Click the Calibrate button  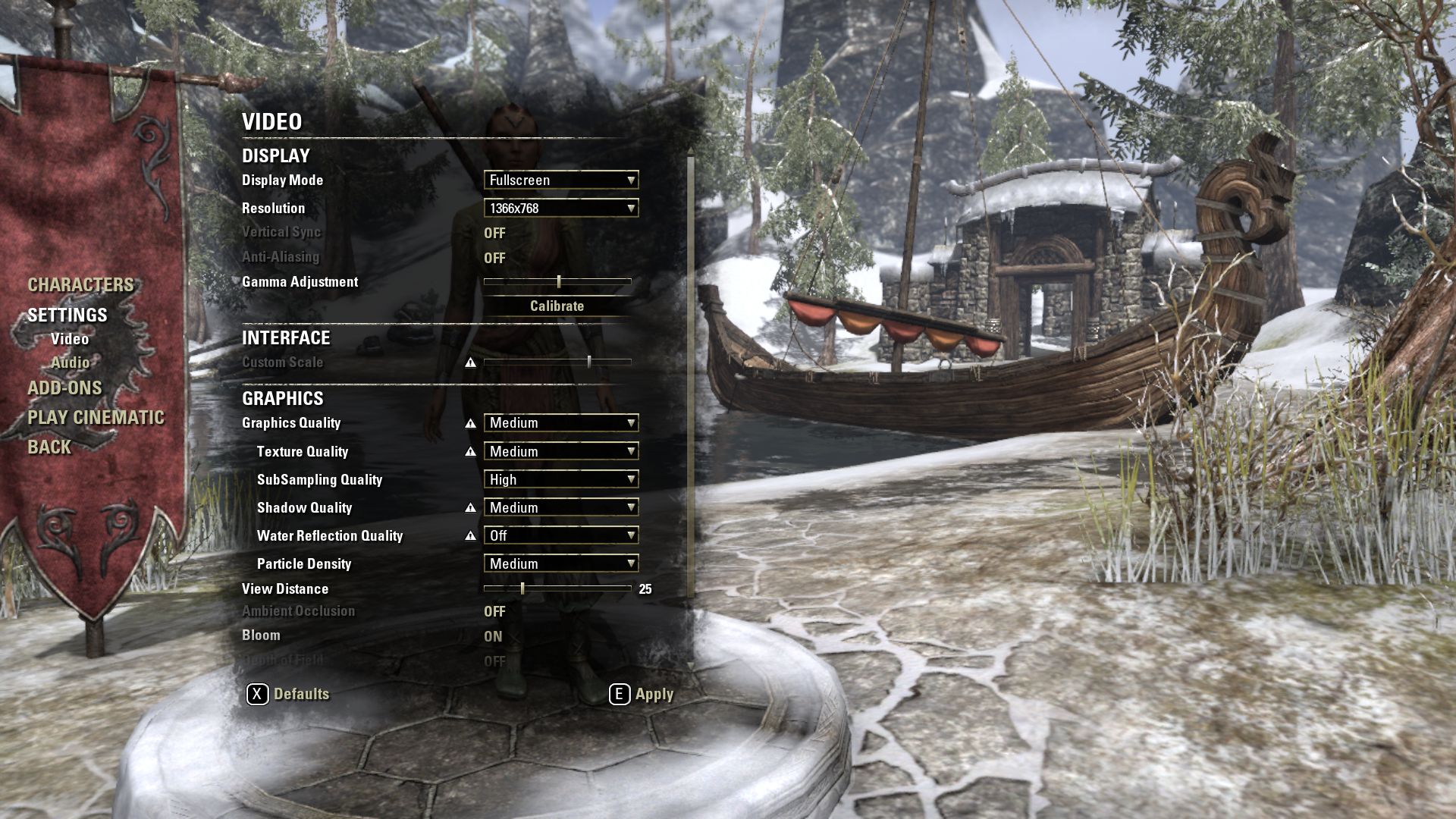(x=557, y=306)
